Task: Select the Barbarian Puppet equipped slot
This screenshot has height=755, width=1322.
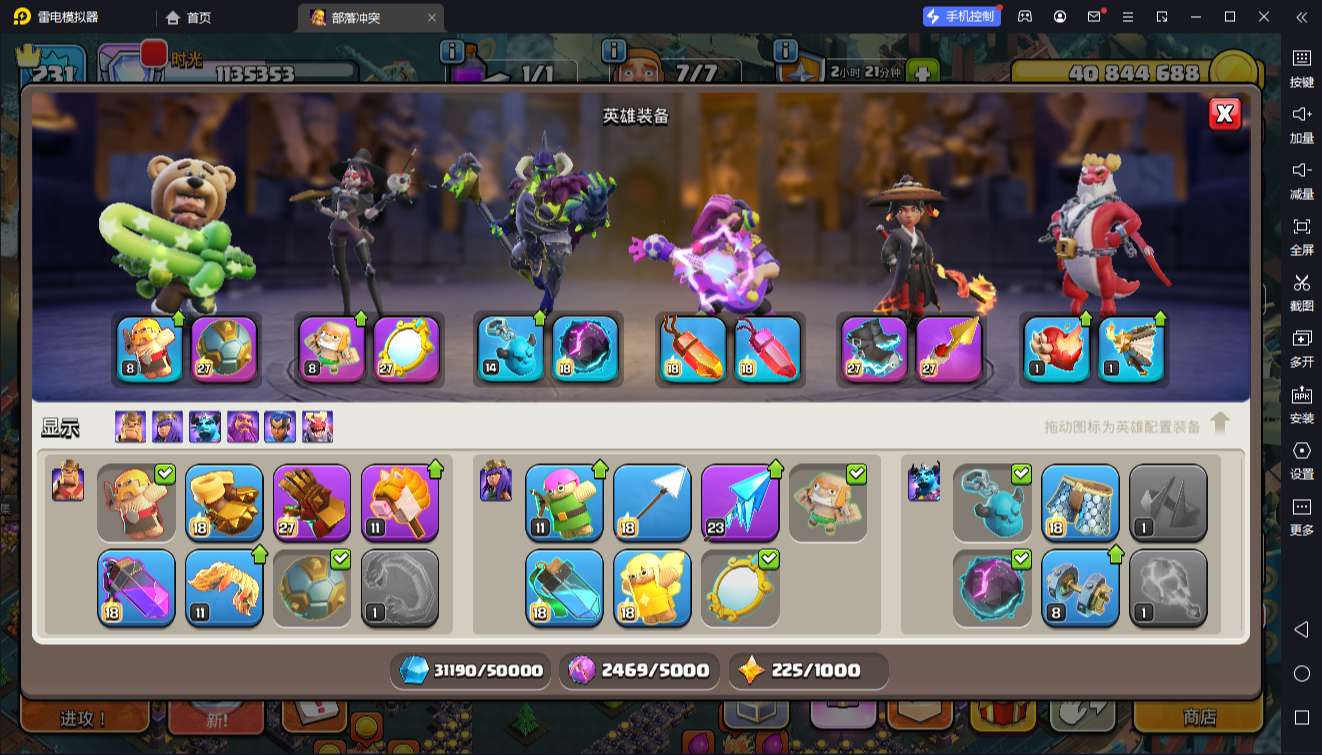Action: pos(150,349)
